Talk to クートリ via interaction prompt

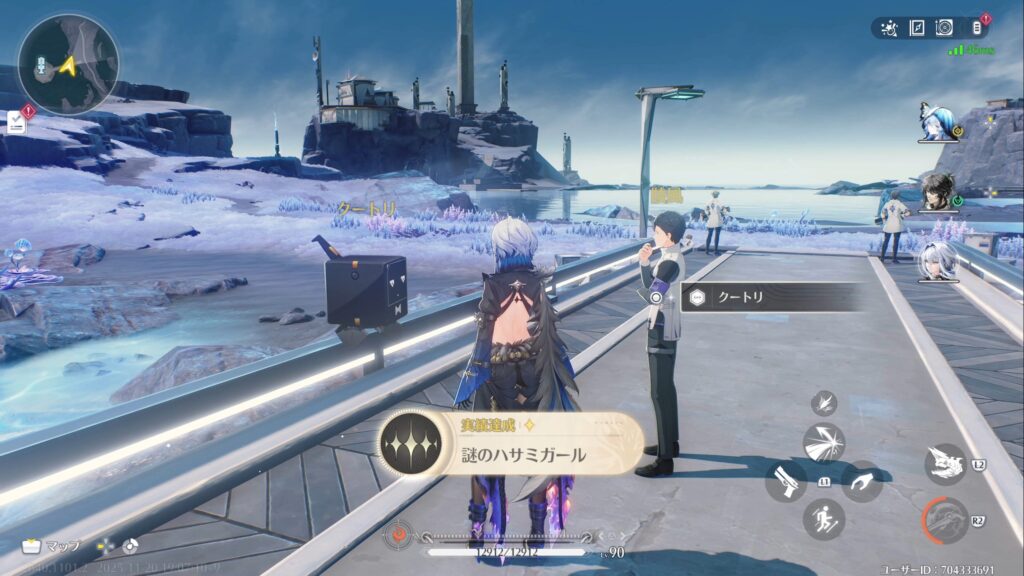point(768,297)
